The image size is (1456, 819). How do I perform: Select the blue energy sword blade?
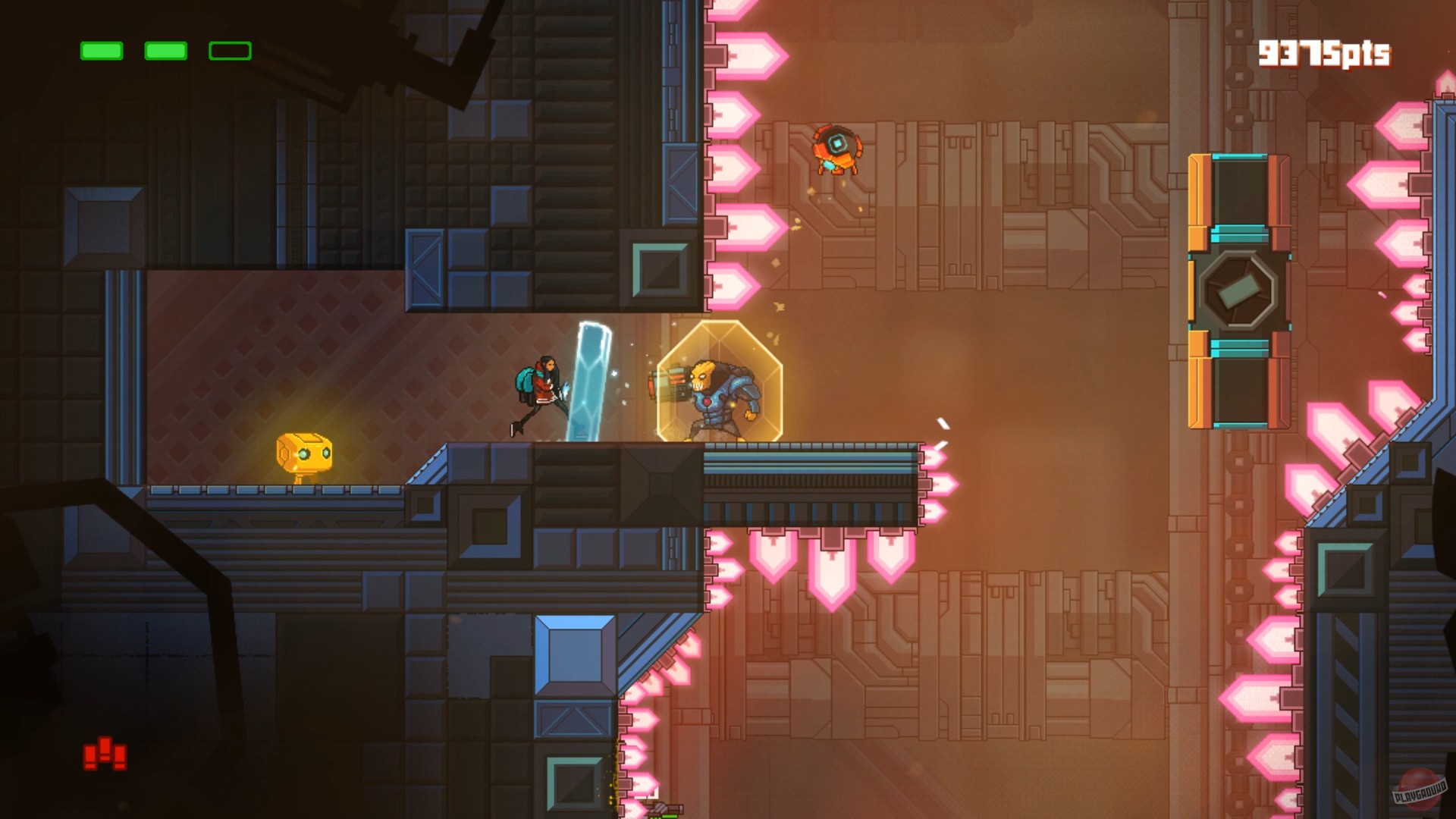tap(590, 379)
